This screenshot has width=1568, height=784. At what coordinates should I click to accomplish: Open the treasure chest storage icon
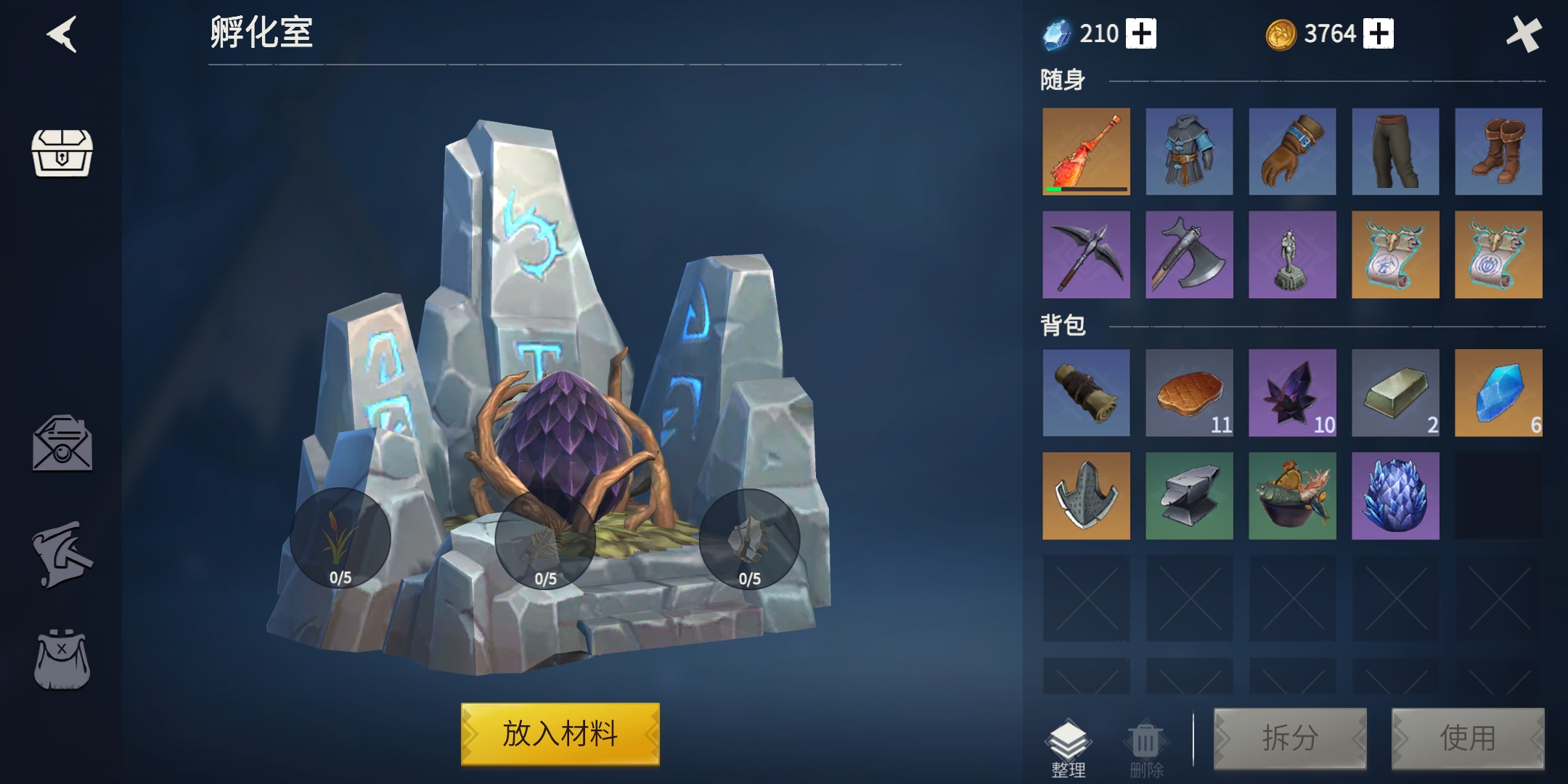click(x=62, y=152)
